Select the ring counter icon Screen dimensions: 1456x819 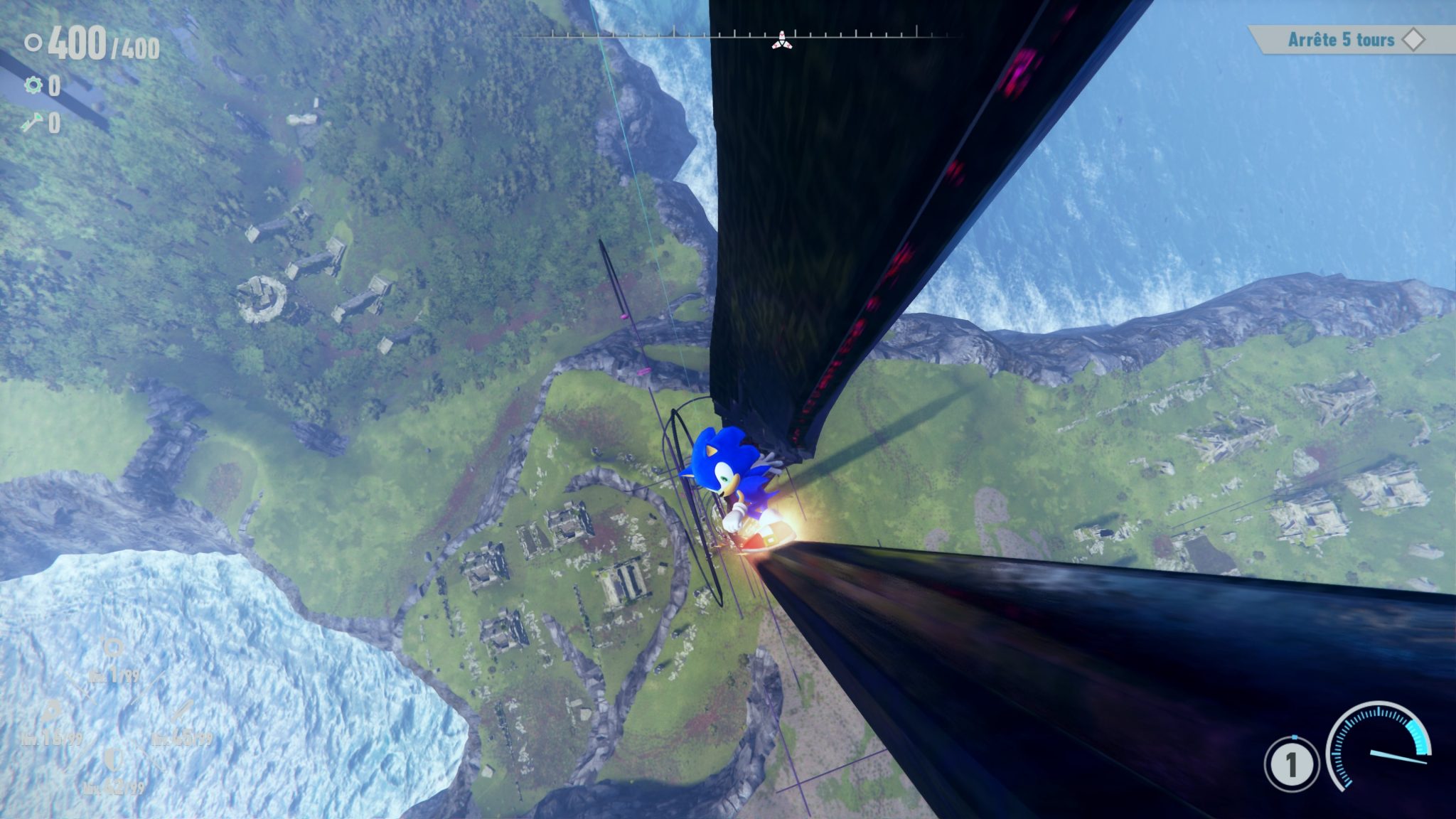(33, 44)
